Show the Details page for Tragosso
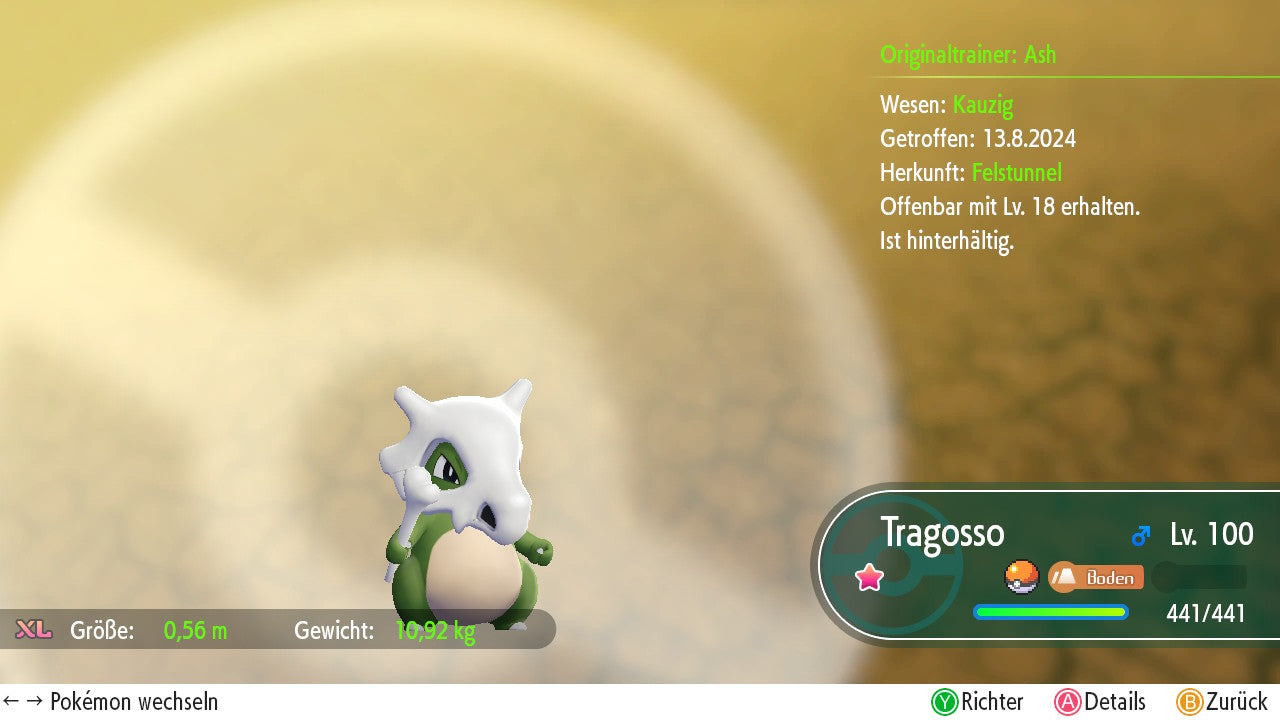This screenshot has width=1280, height=720. coord(1099,702)
